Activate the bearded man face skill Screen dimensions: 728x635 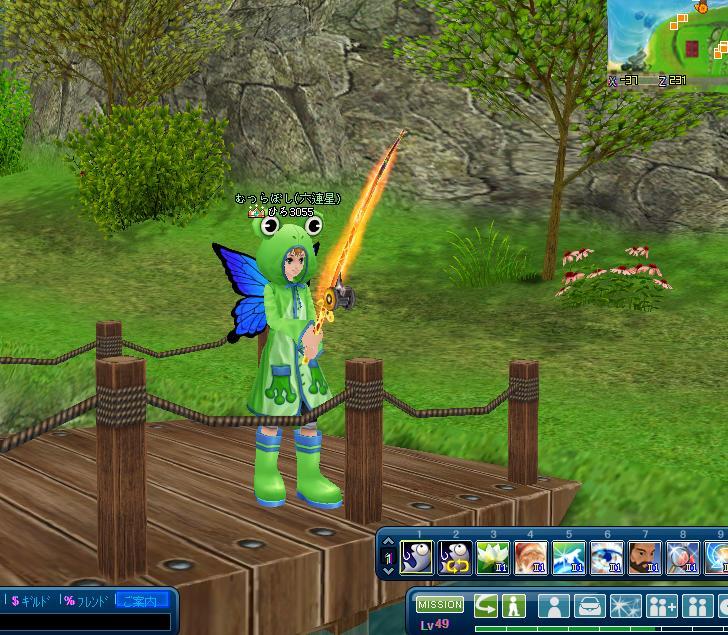[x=645, y=556]
